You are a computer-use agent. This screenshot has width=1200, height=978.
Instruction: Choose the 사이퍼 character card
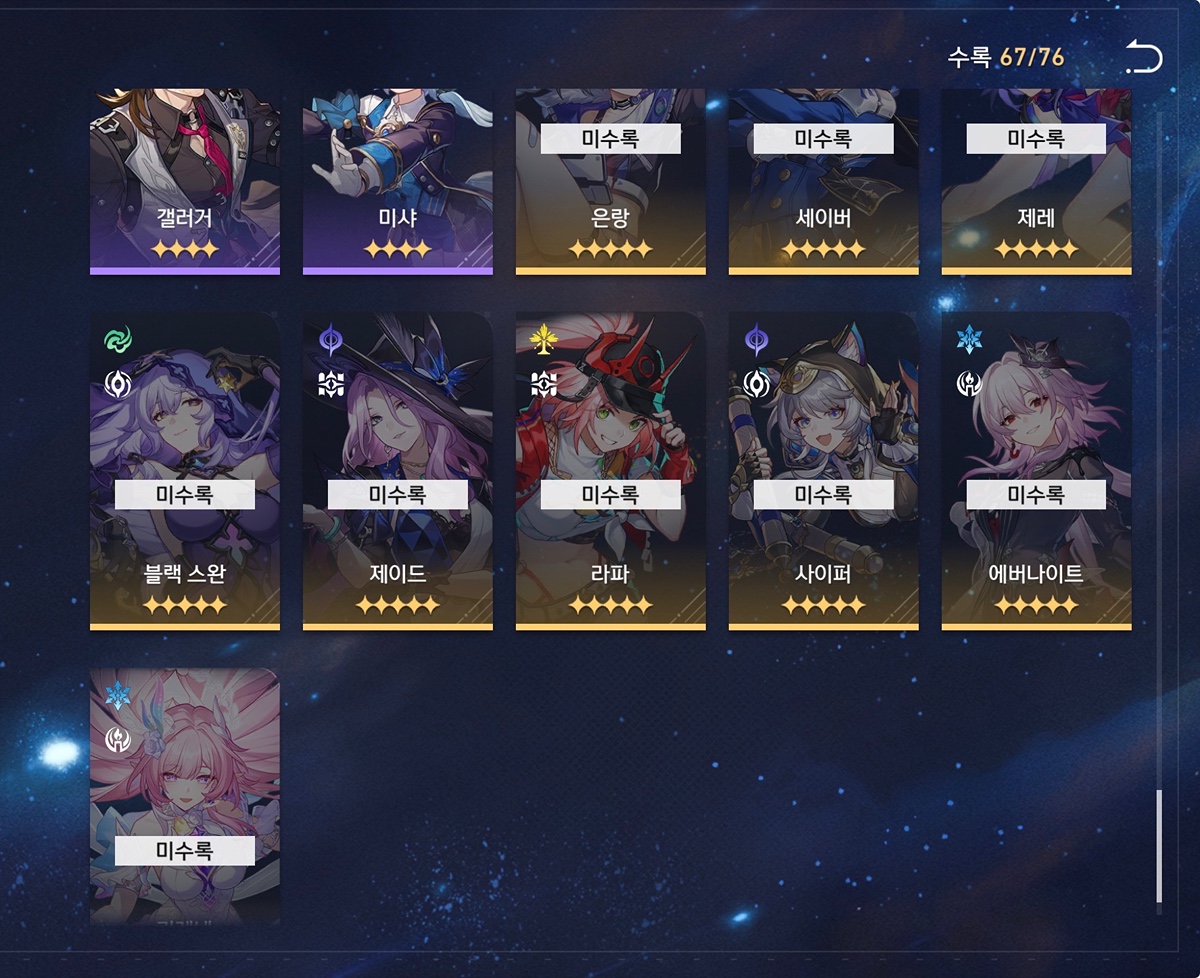[x=824, y=471]
